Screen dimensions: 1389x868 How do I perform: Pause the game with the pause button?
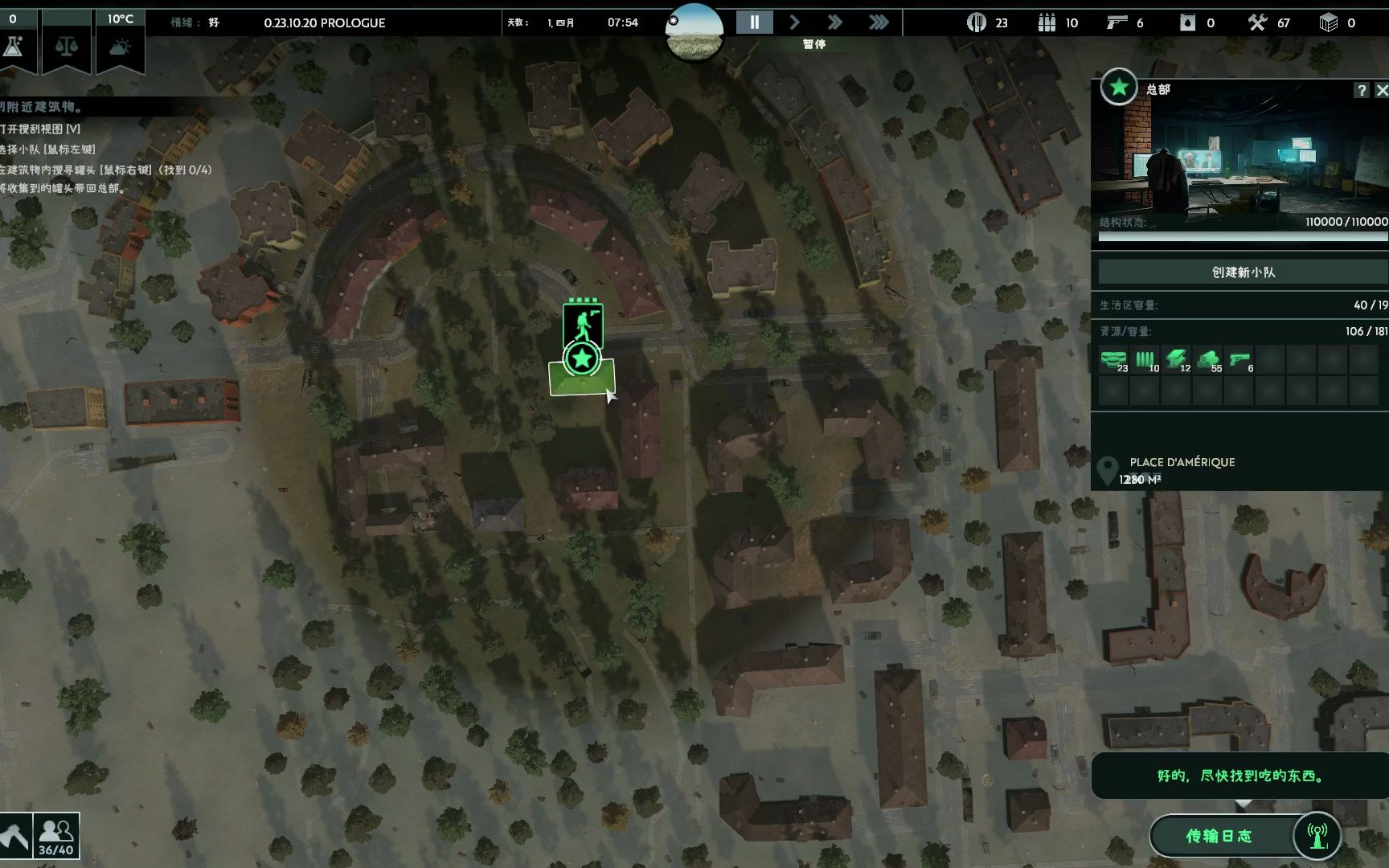(x=754, y=23)
